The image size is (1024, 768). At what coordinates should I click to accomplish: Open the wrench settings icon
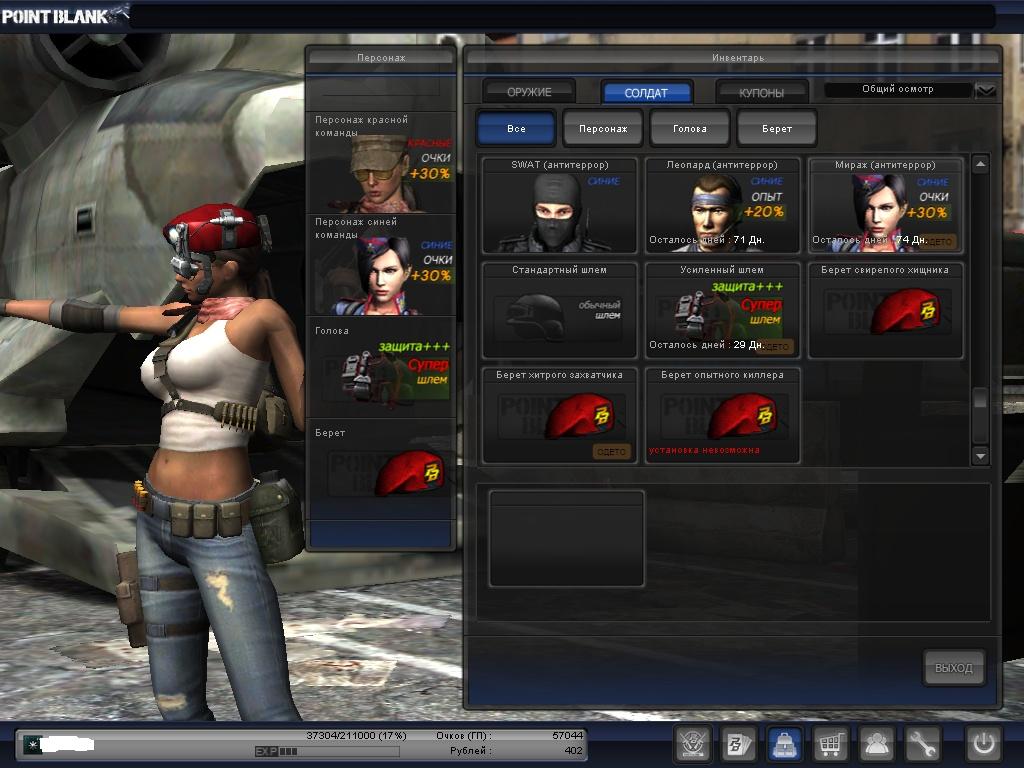[x=923, y=744]
